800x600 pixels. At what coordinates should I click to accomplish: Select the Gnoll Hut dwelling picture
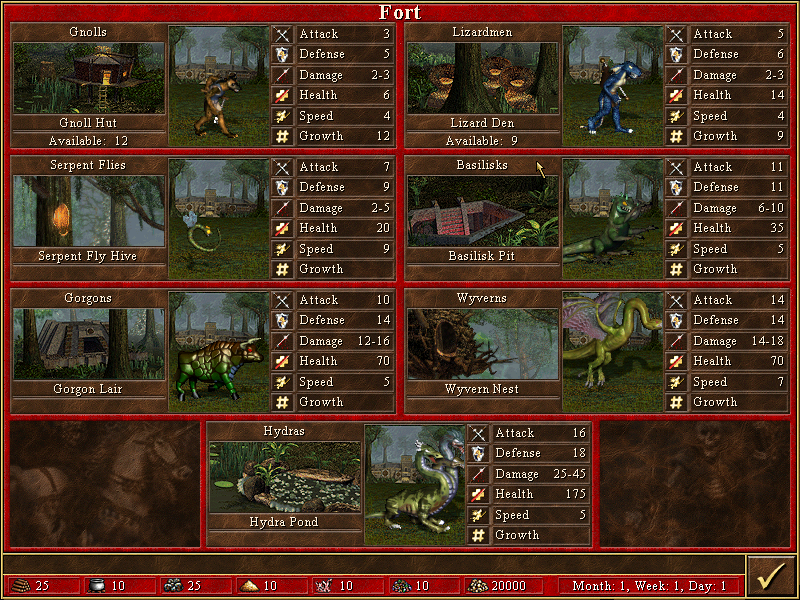88,77
